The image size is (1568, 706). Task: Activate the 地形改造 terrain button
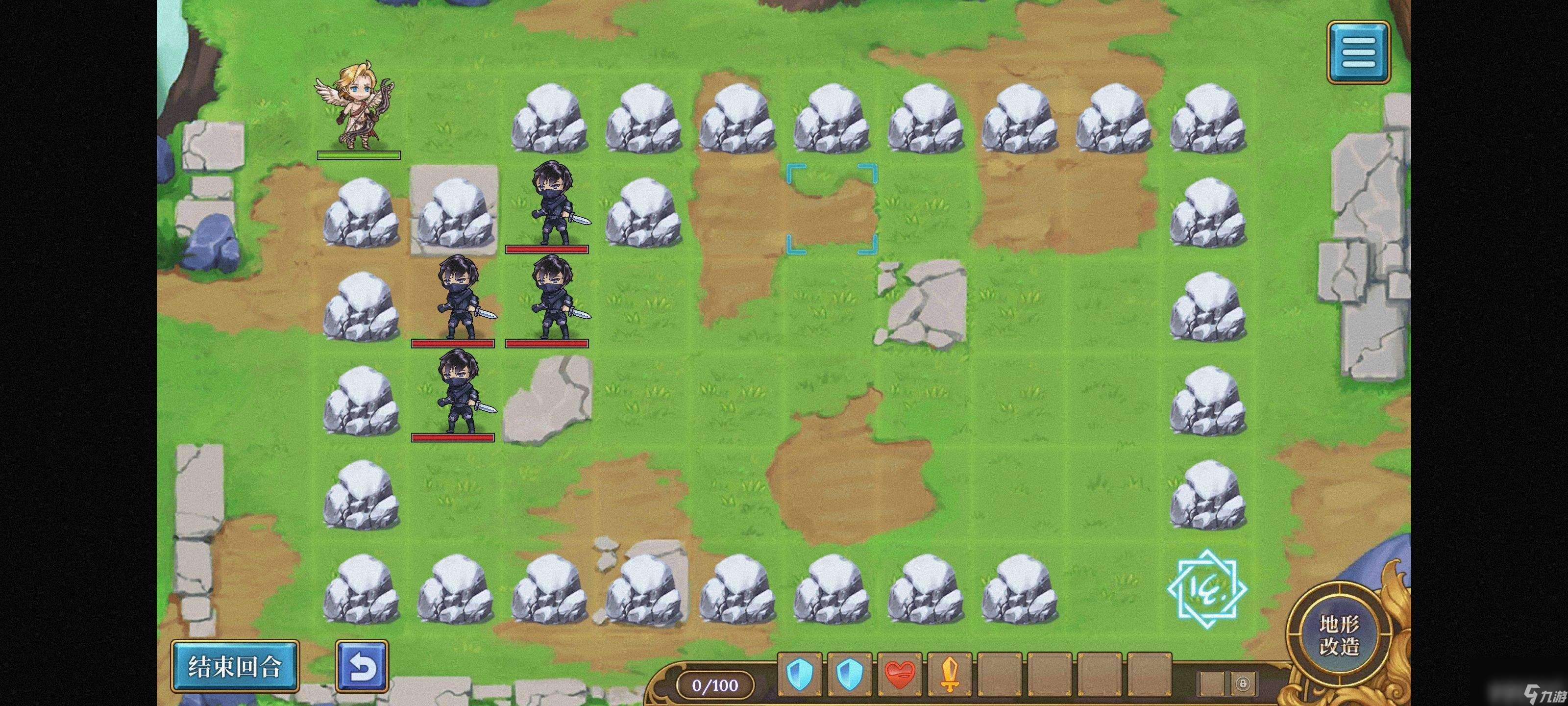point(1339,635)
